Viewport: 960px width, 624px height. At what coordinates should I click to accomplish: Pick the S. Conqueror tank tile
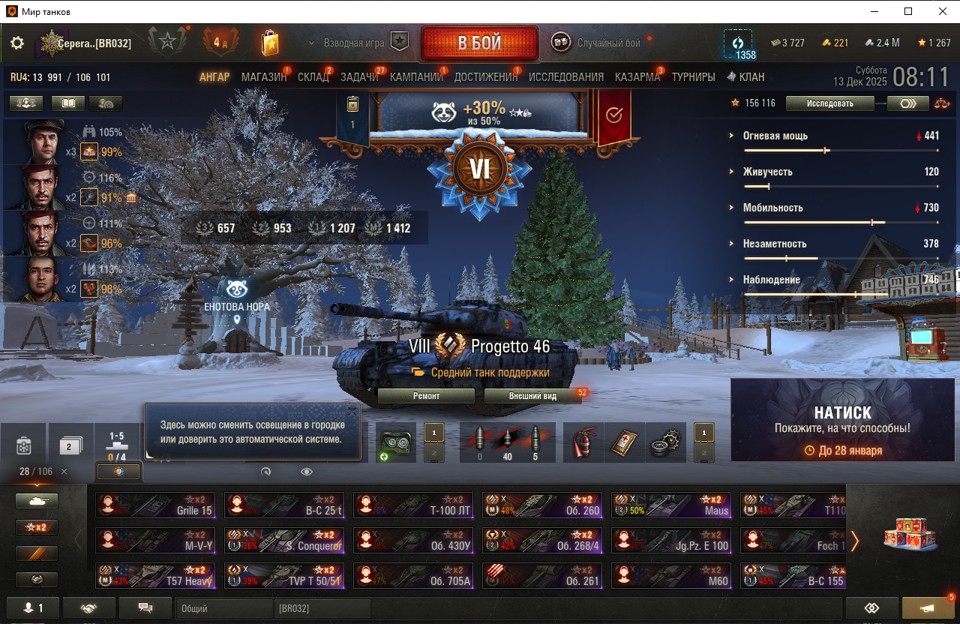(285, 541)
